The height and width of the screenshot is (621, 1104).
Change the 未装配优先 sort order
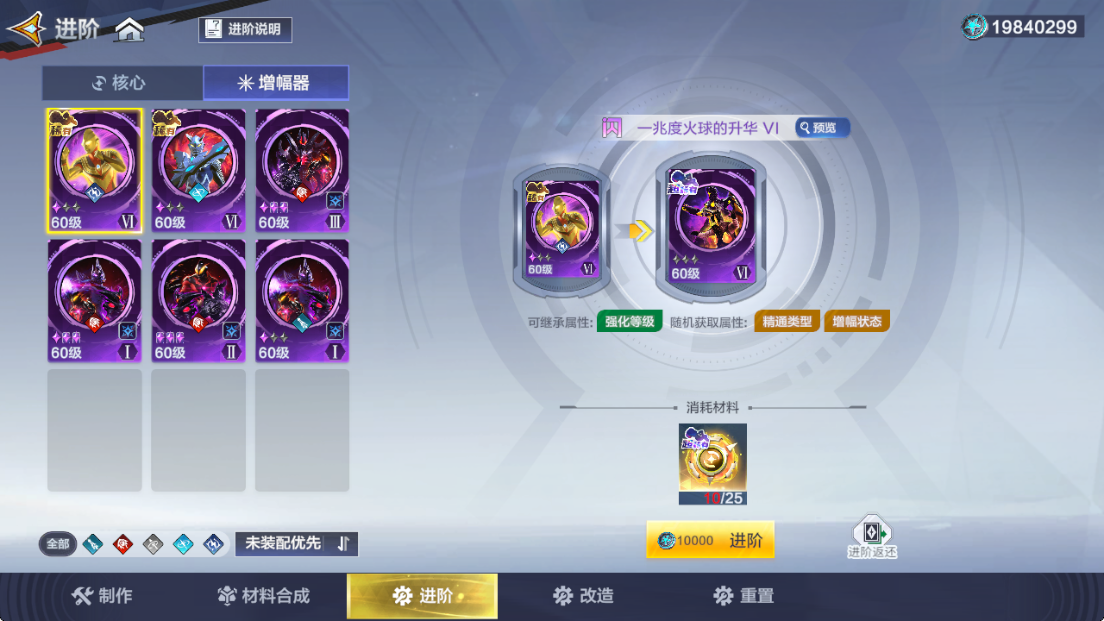[x=296, y=543]
